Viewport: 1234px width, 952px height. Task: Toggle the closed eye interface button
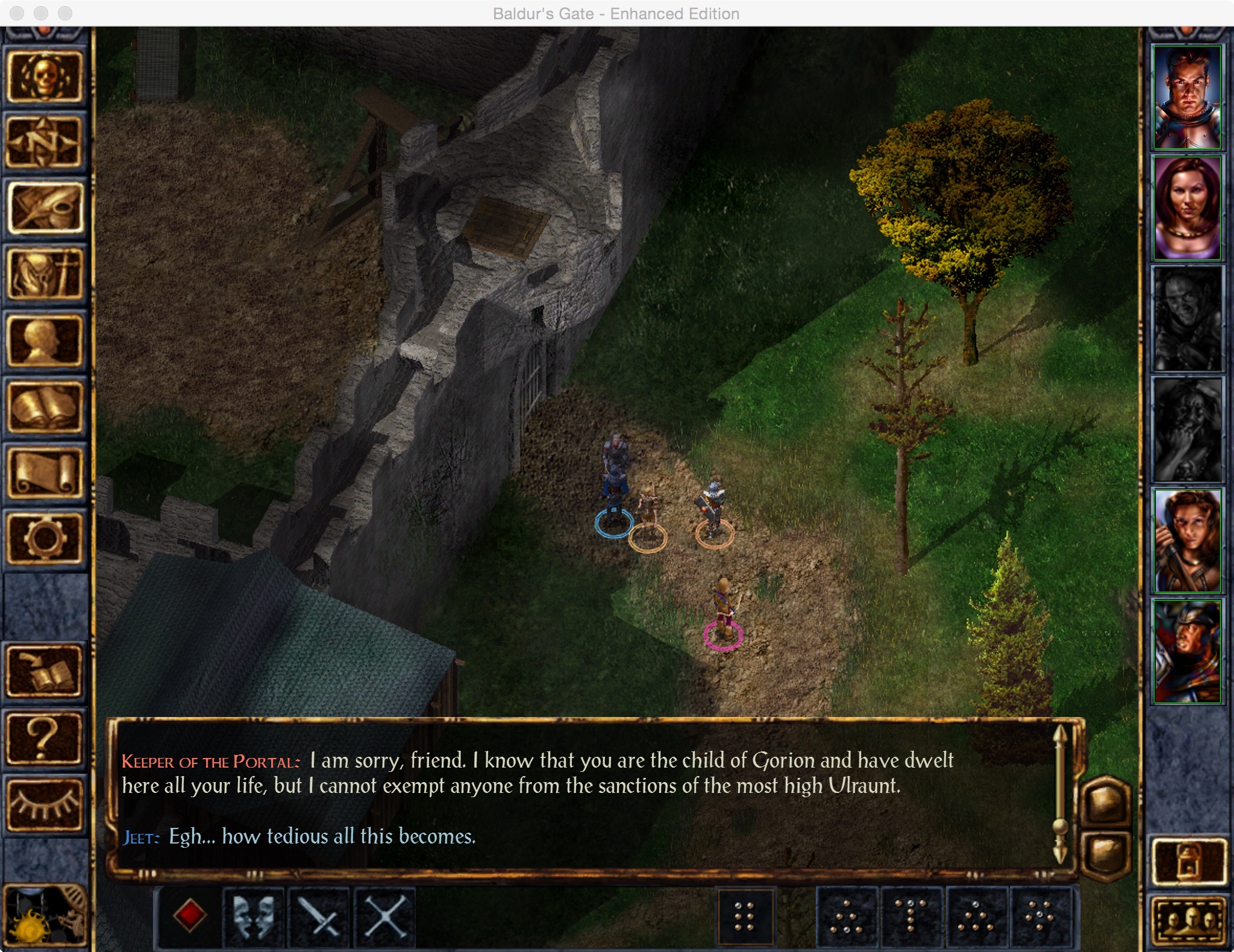[45, 805]
